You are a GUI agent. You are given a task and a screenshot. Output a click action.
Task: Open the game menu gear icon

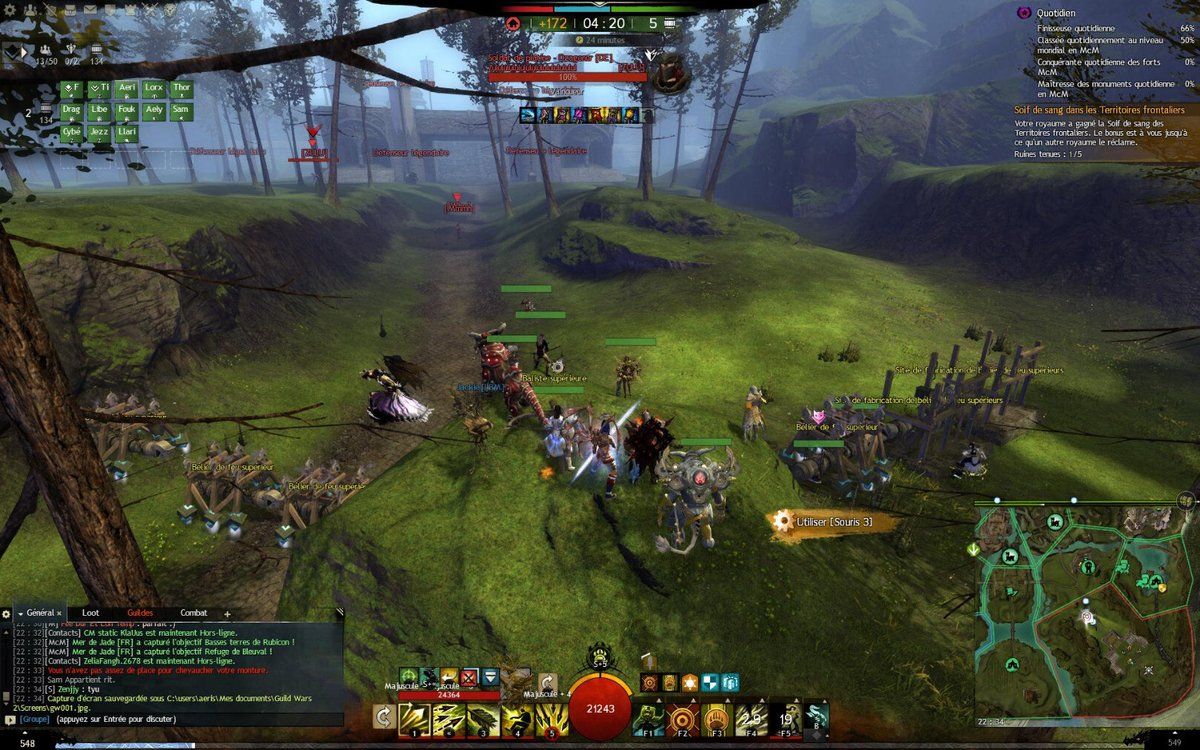(9, 10)
